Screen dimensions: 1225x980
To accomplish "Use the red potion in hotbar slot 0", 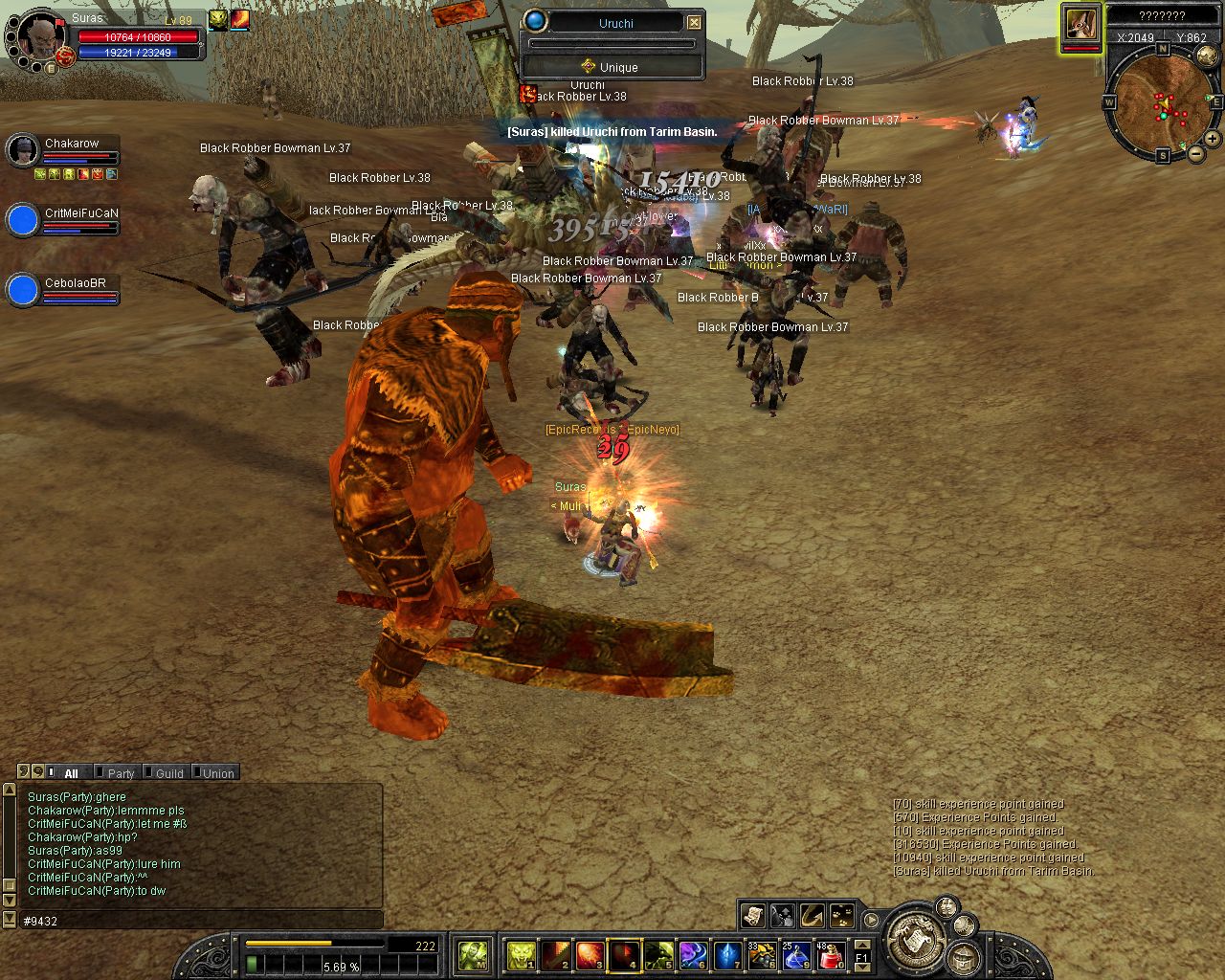I will point(830,954).
